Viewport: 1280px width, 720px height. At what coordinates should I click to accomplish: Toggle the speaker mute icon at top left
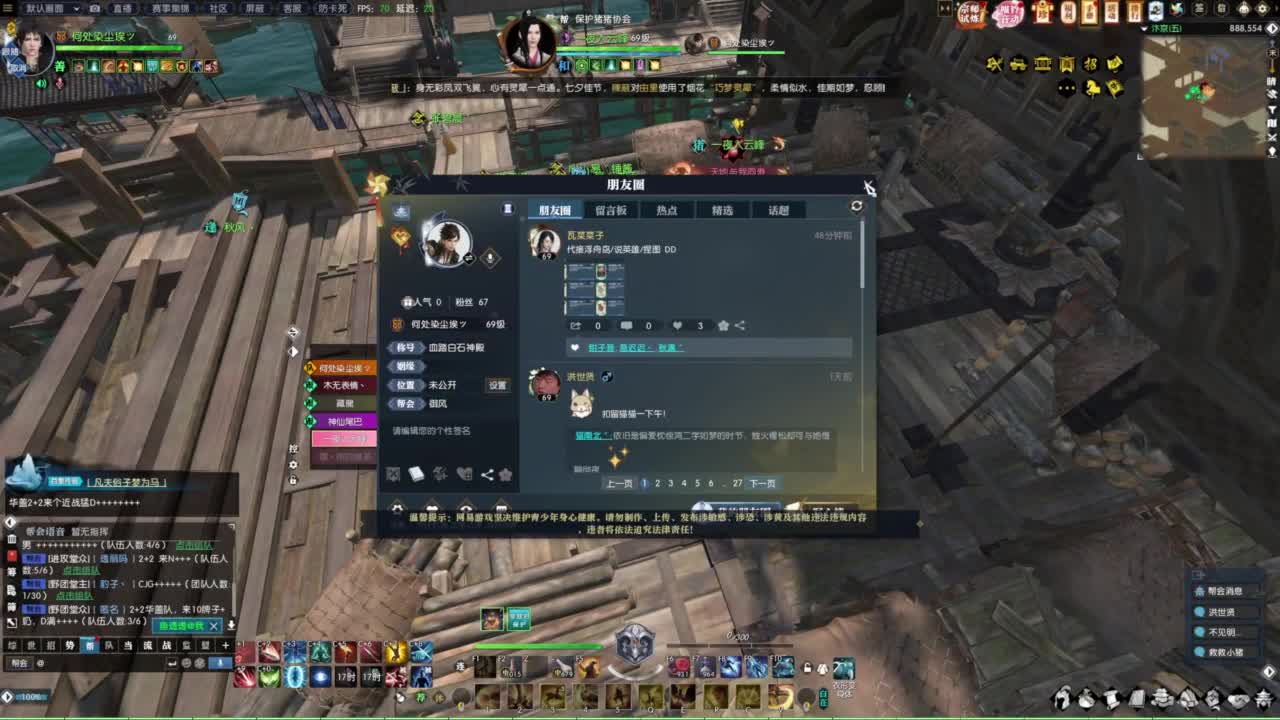41,83
